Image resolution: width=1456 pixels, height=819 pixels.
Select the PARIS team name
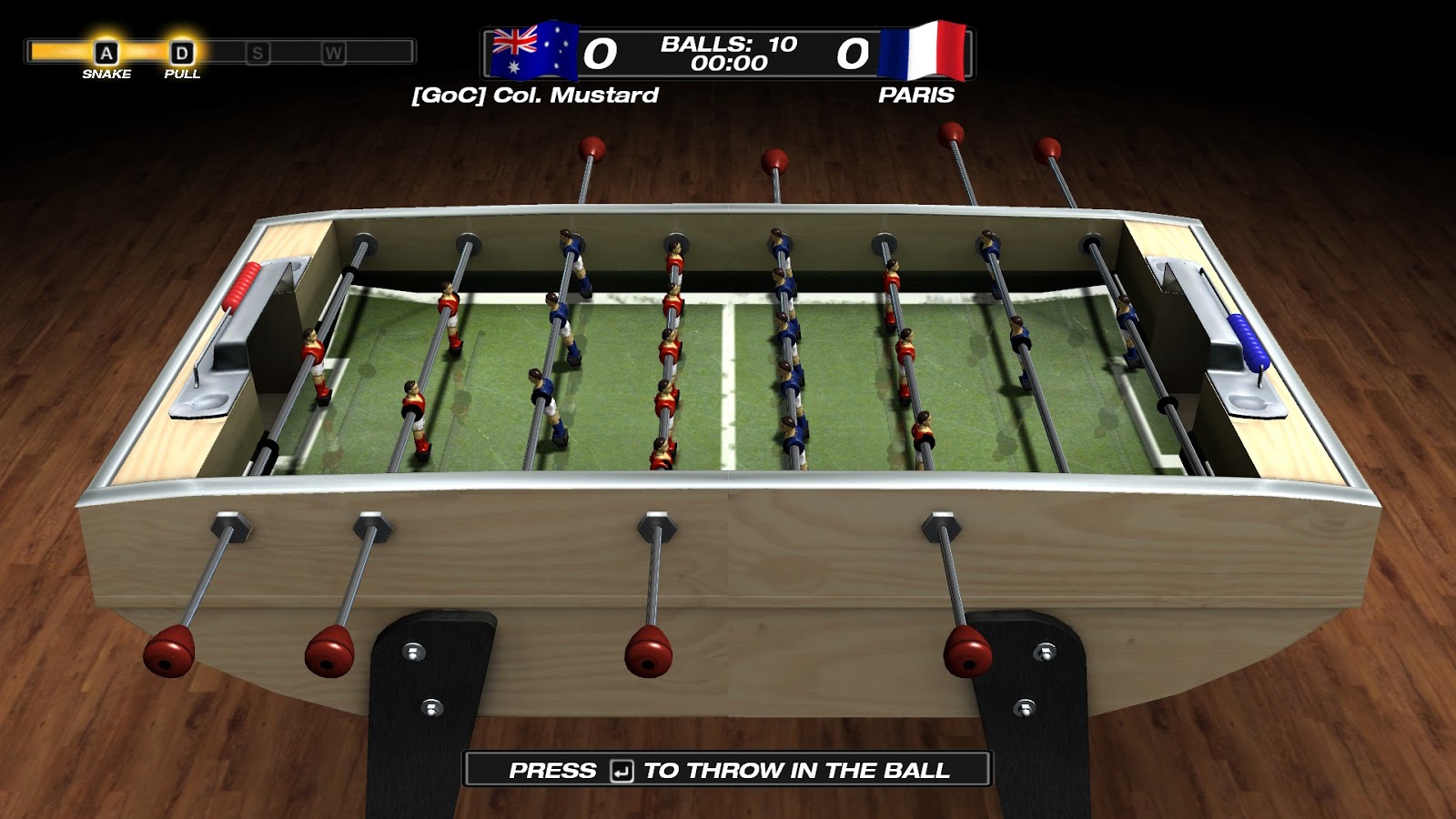click(915, 95)
